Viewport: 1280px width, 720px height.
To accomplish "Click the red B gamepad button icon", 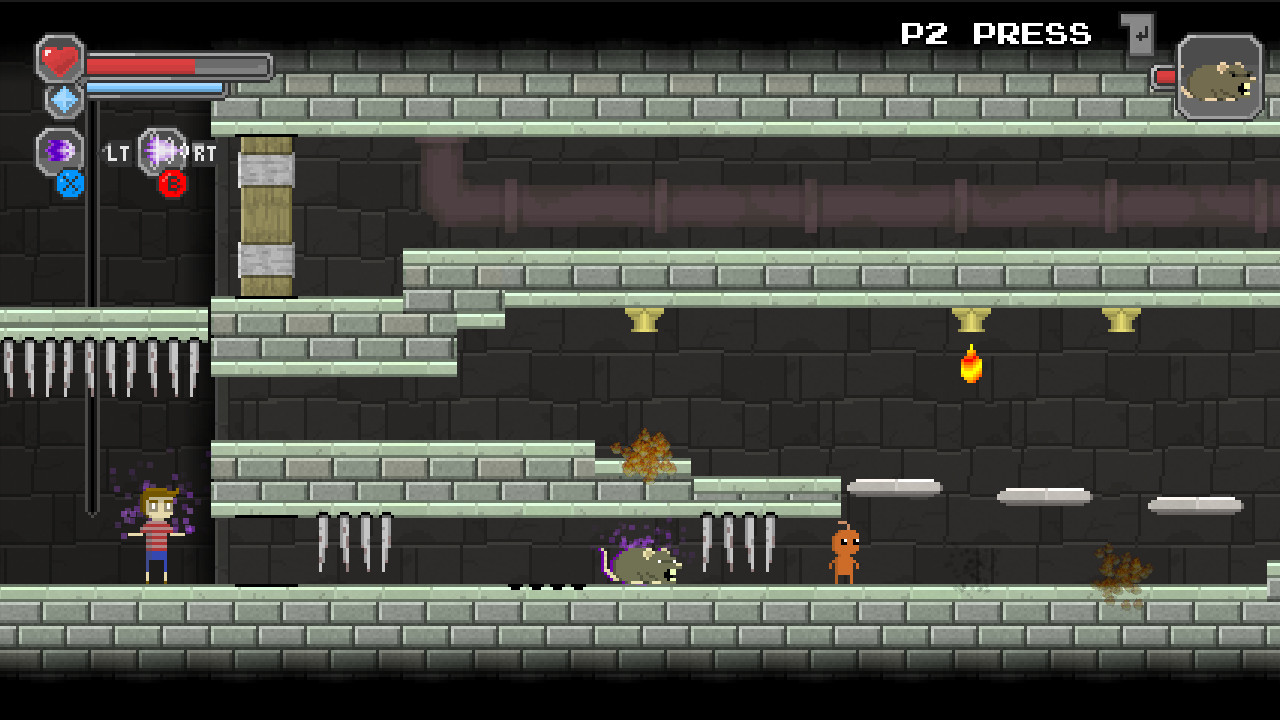I will [x=172, y=182].
